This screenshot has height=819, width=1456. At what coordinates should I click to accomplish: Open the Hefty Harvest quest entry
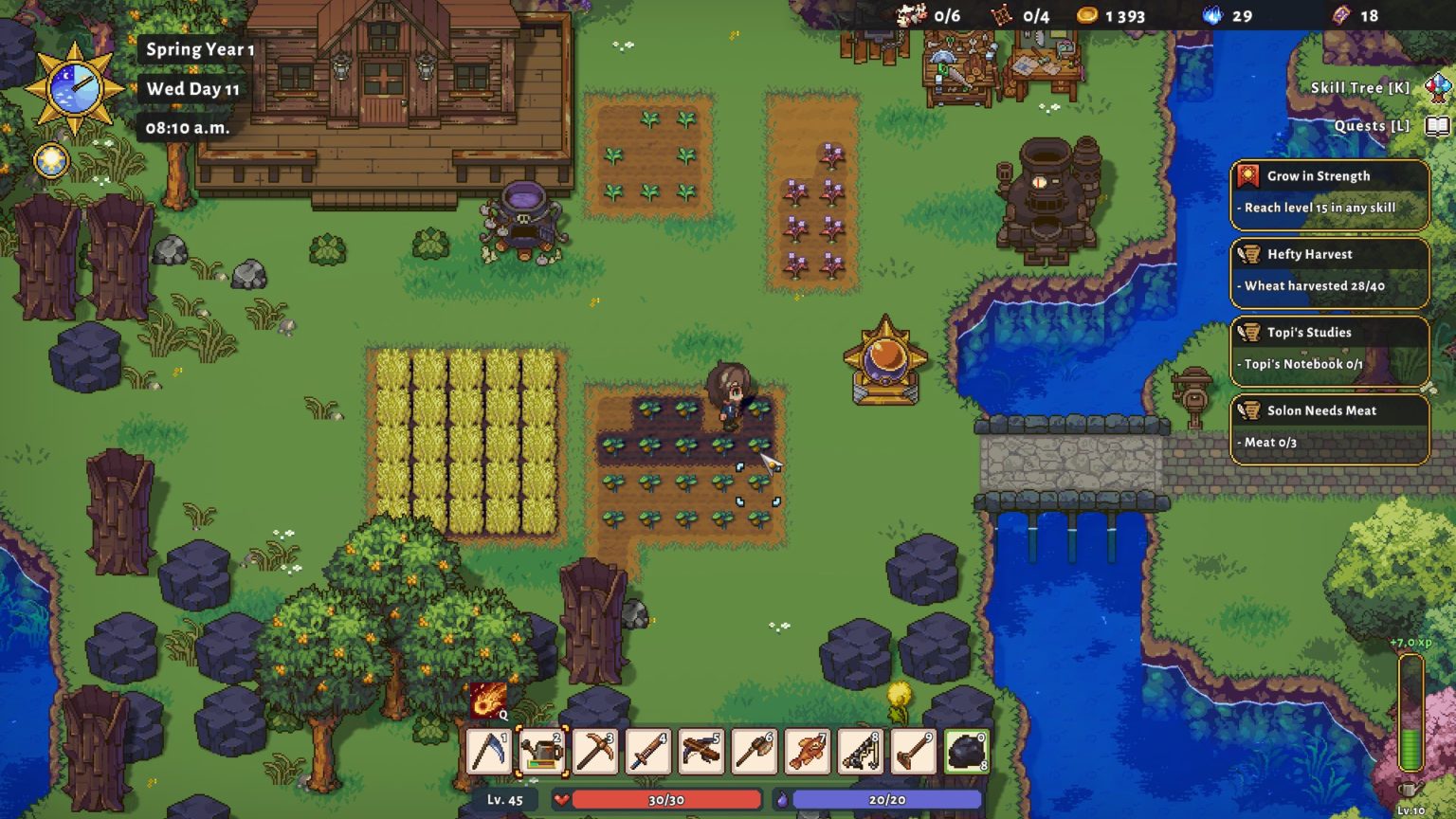tap(1329, 271)
